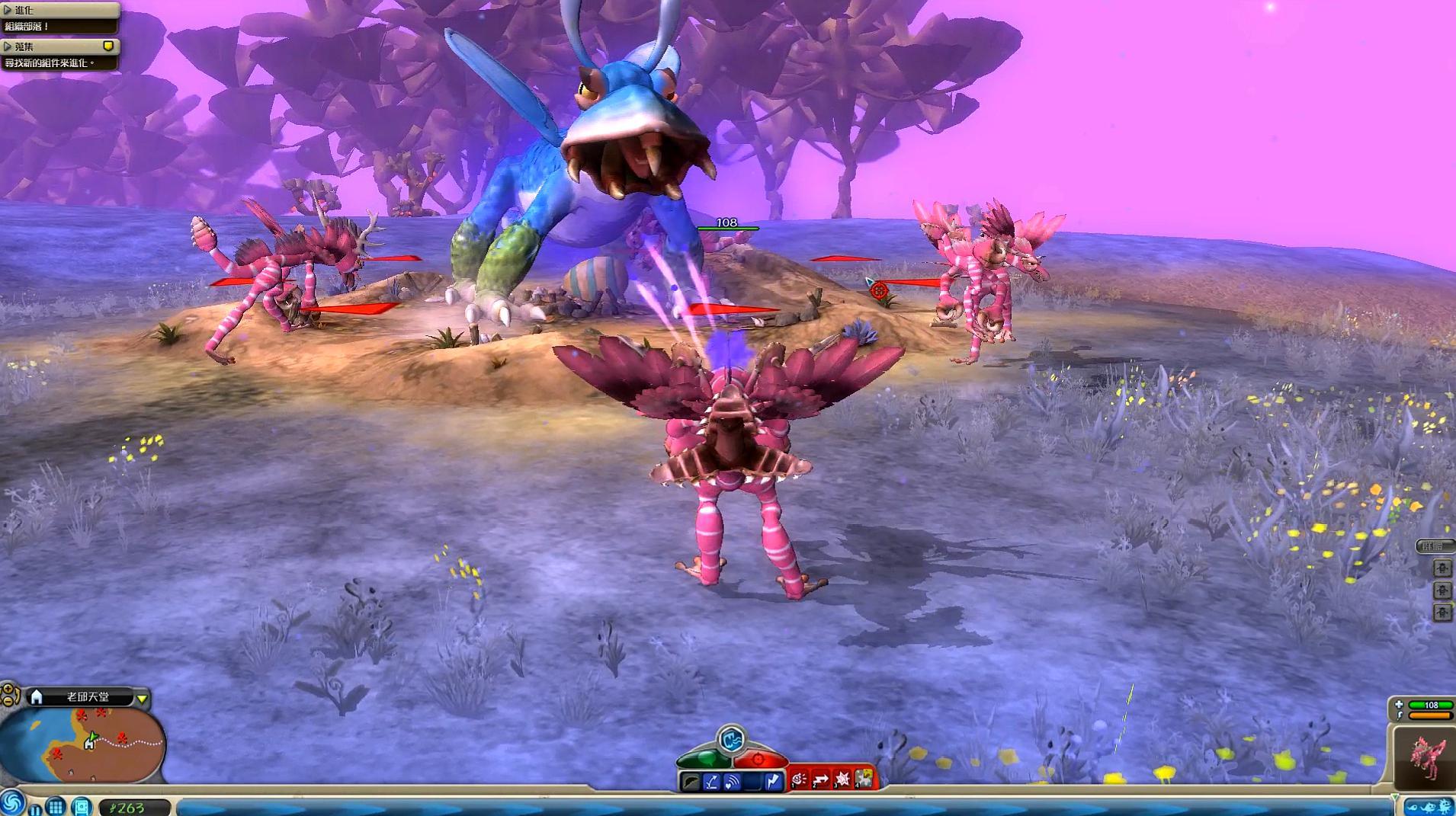Viewport: 1456px width, 816px height.
Task: Open the Spore main menu swirl button
Action: click(11, 802)
